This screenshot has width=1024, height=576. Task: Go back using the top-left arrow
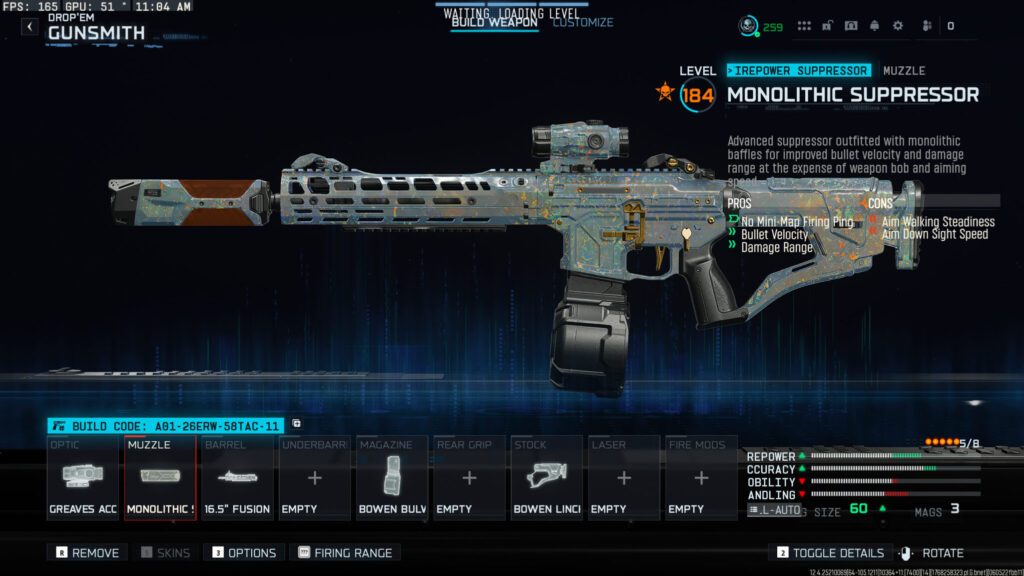(29, 27)
